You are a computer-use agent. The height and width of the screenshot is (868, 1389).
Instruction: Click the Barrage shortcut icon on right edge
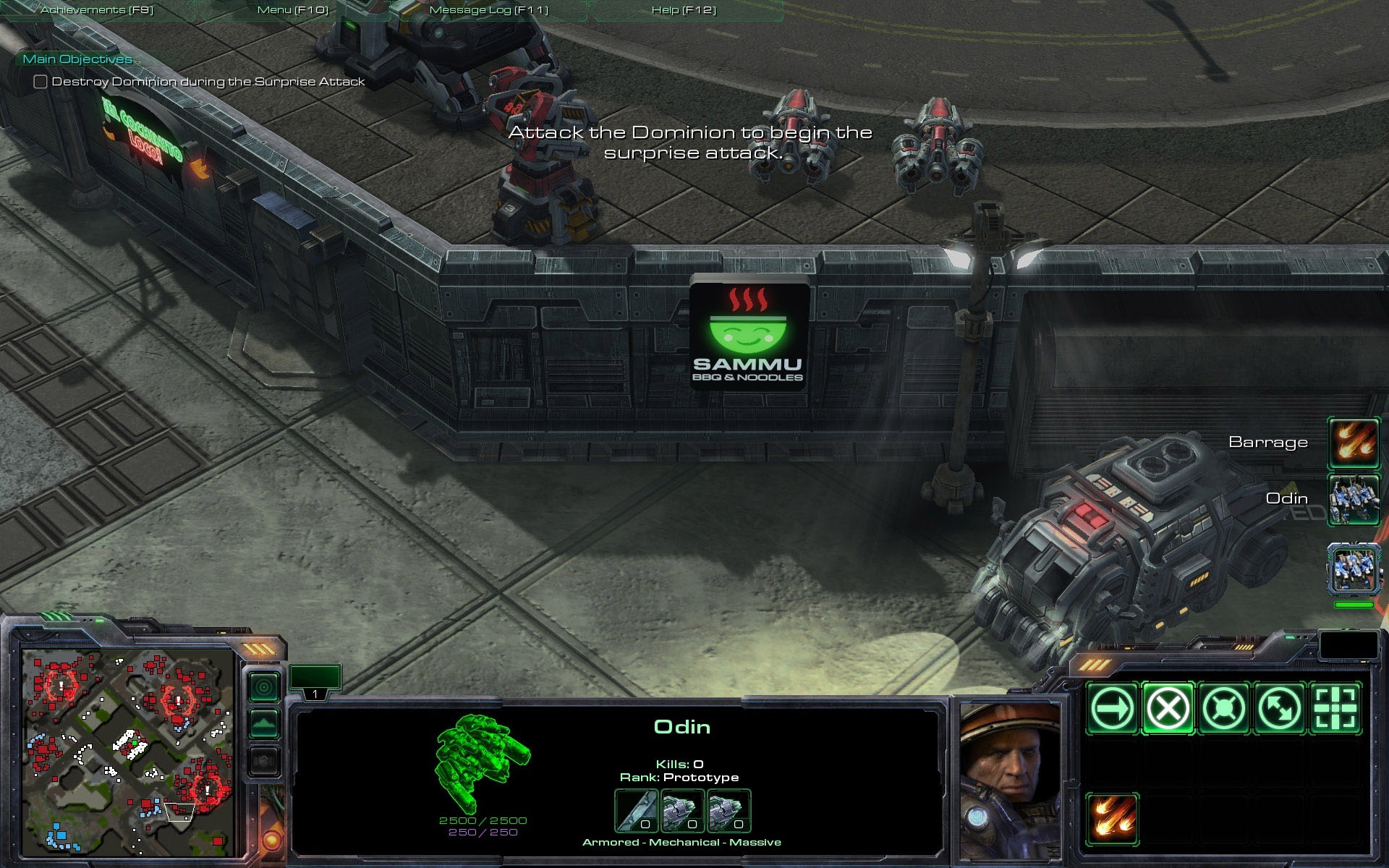point(1354,443)
